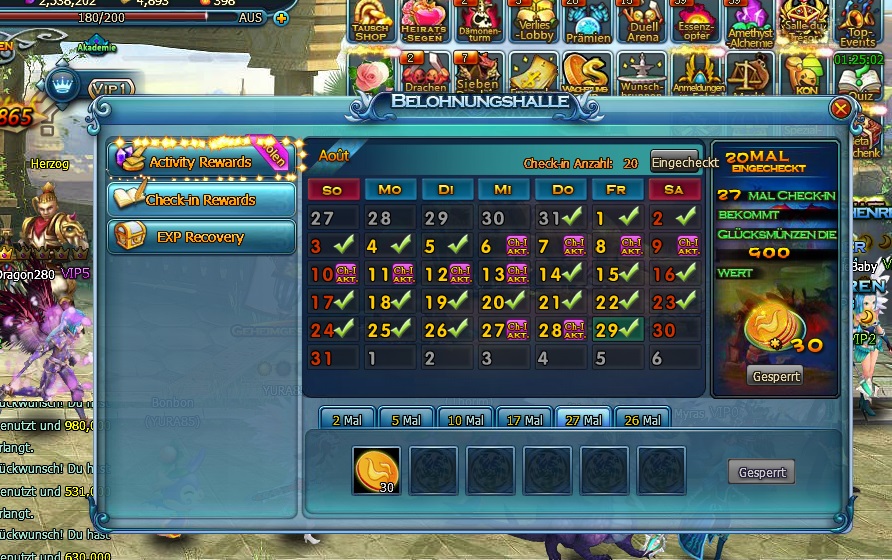This screenshot has width=892, height=560.
Task: Click the Eingecheckt button
Action: click(685, 162)
